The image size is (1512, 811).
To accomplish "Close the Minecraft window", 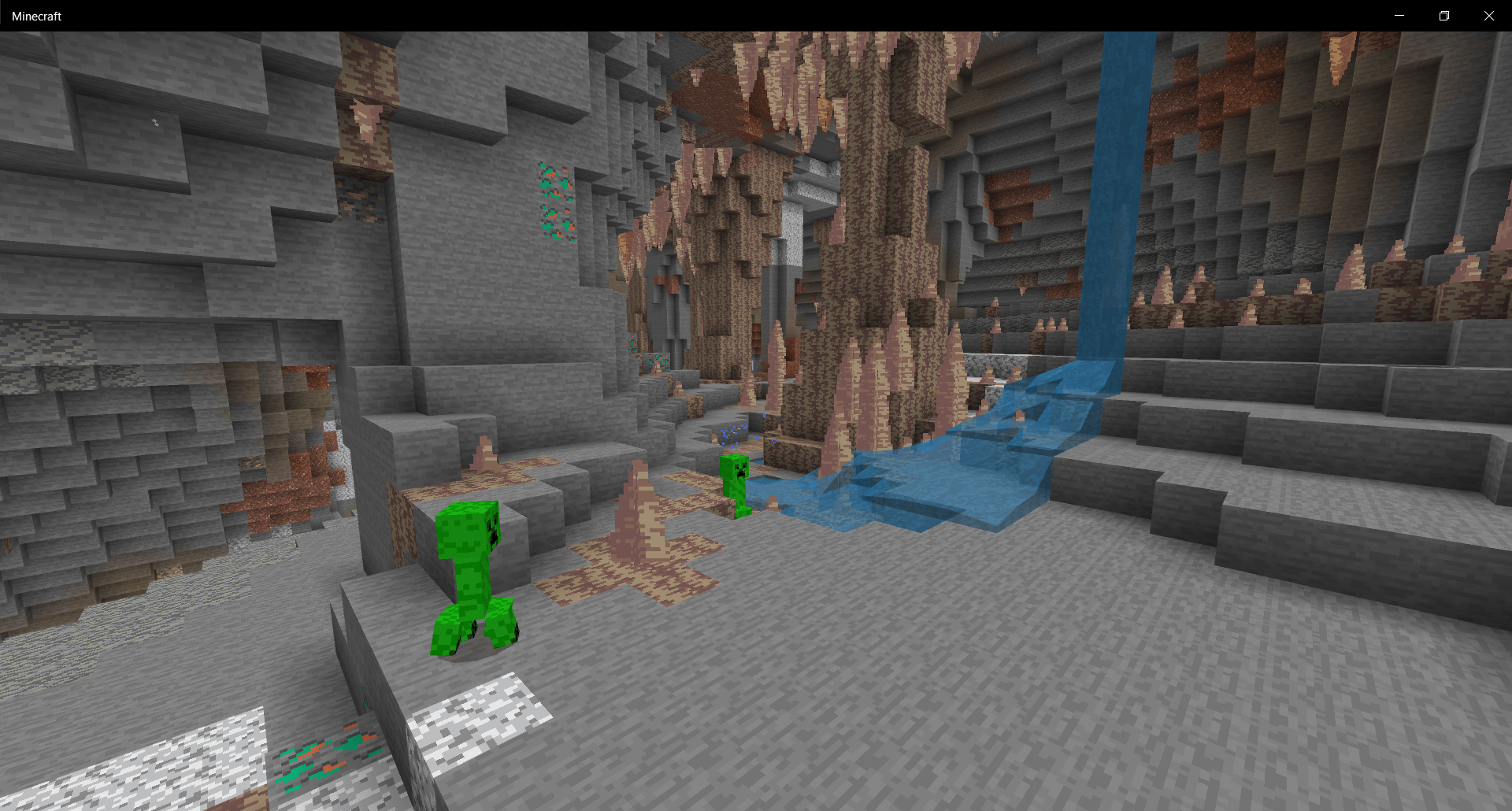I will point(1488,15).
